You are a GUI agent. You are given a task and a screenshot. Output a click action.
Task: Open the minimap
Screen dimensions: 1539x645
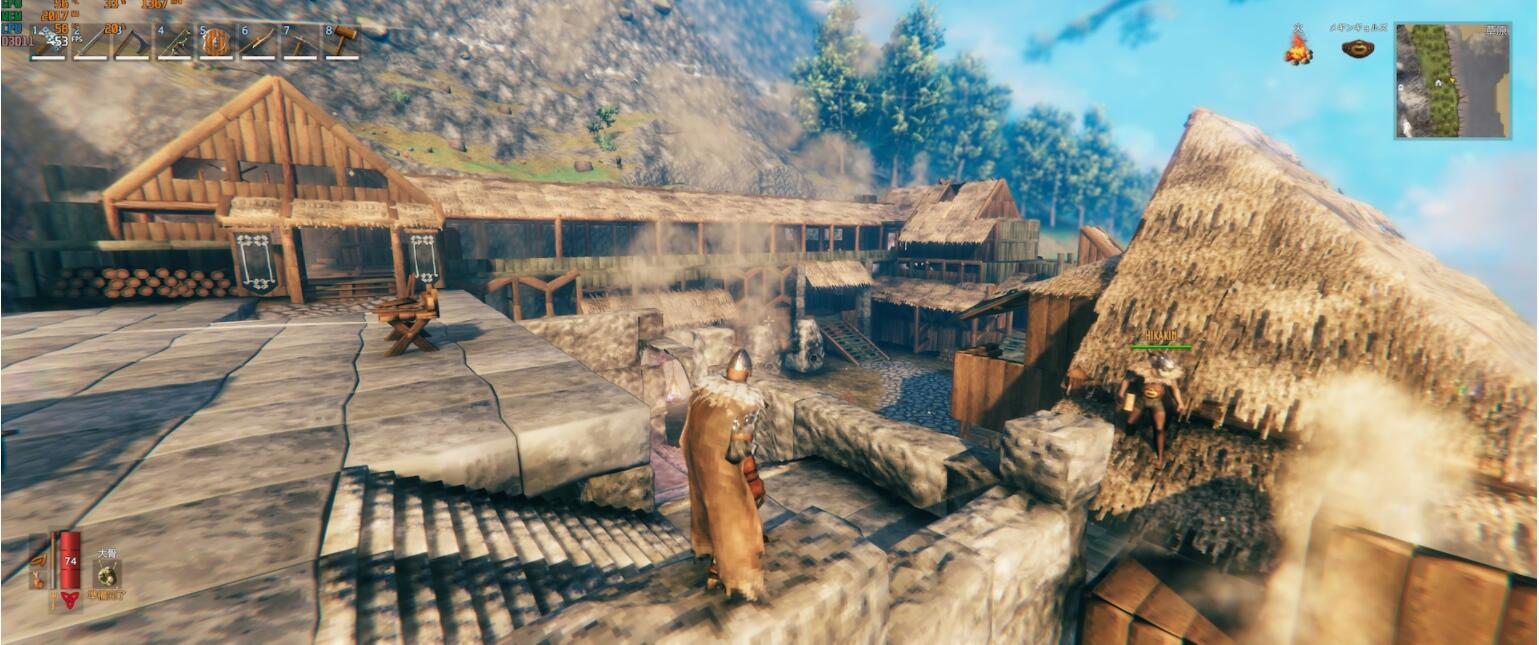click(x=1452, y=80)
